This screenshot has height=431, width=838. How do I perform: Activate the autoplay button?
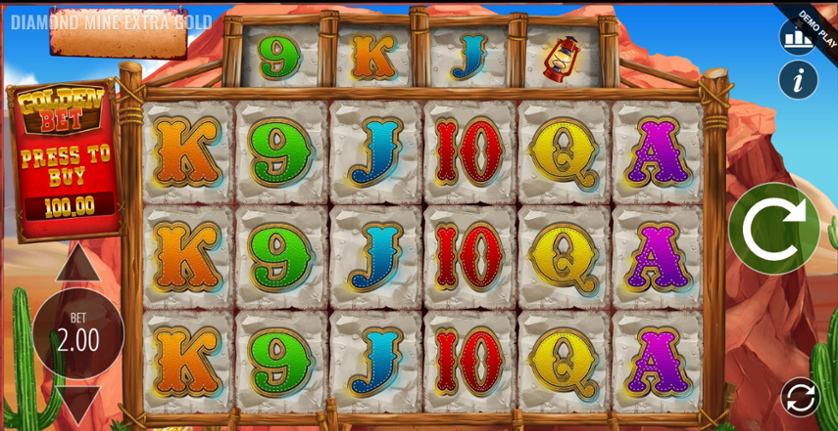[800, 396]
